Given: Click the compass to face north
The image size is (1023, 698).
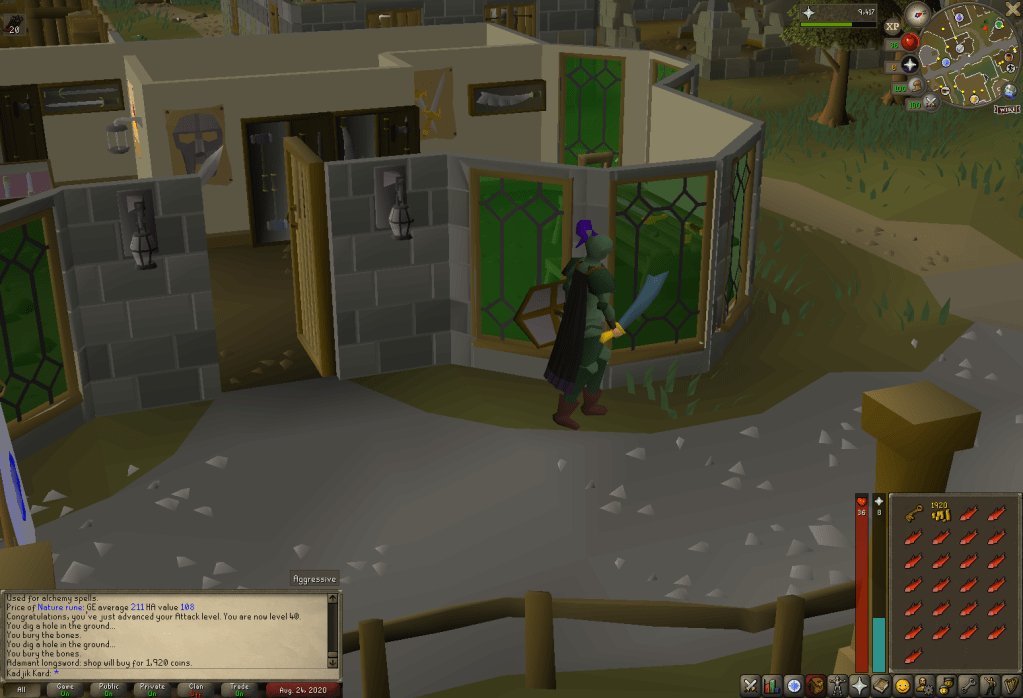Looking at the screenshot, I should tap(917, 14).
